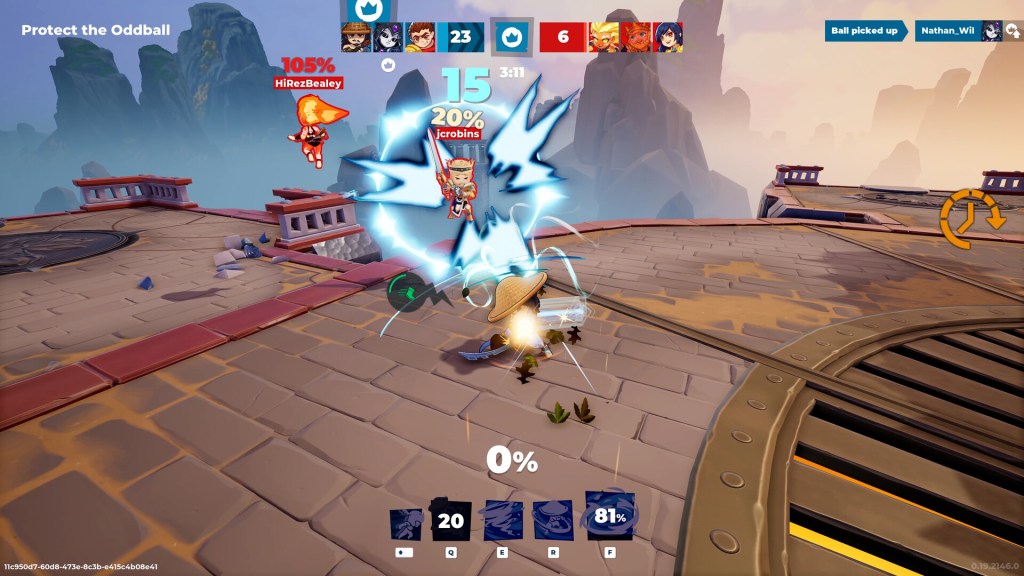Use the straw hat spin ability
The width and height of the screenshot is (1024, 576).
[x=553, y=520]
